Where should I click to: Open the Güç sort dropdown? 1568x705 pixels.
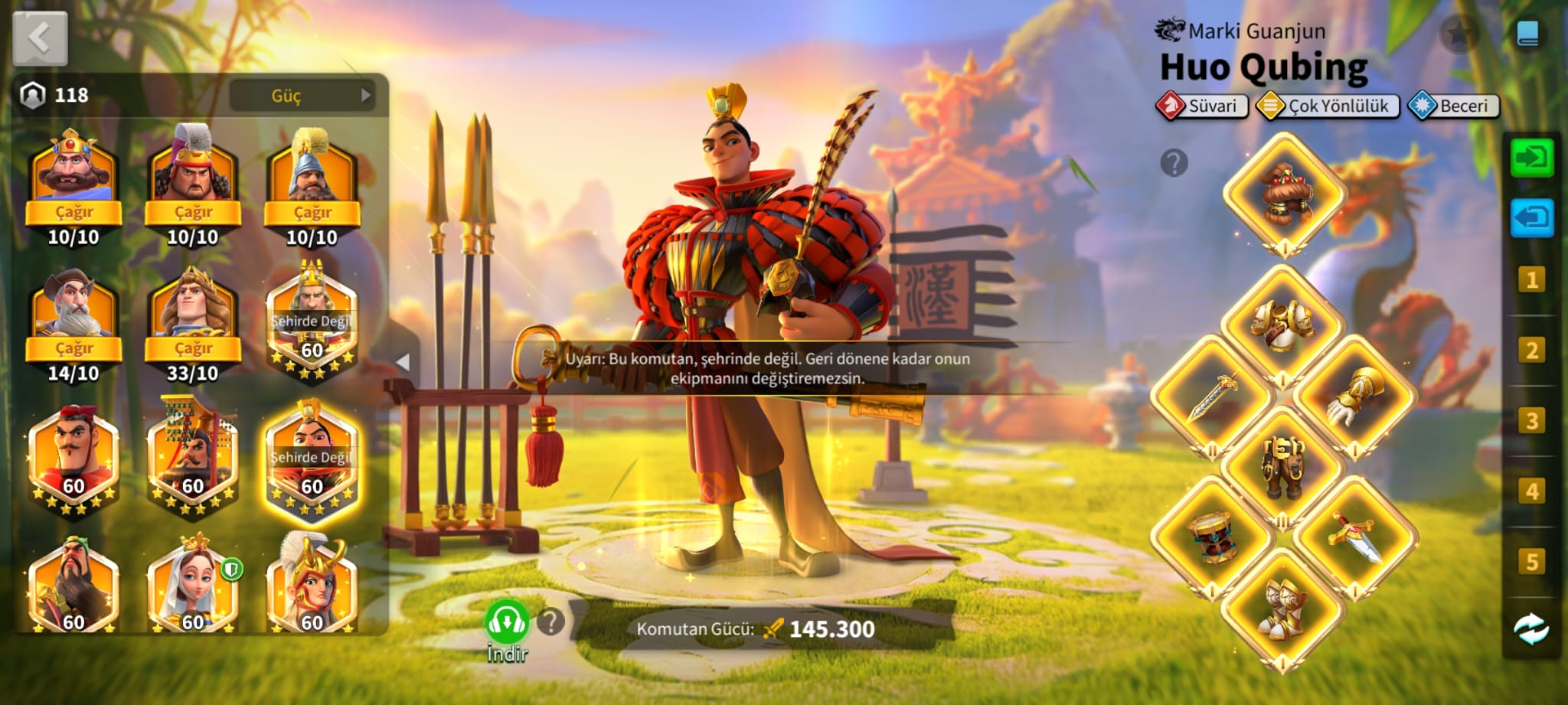(302, 96)
